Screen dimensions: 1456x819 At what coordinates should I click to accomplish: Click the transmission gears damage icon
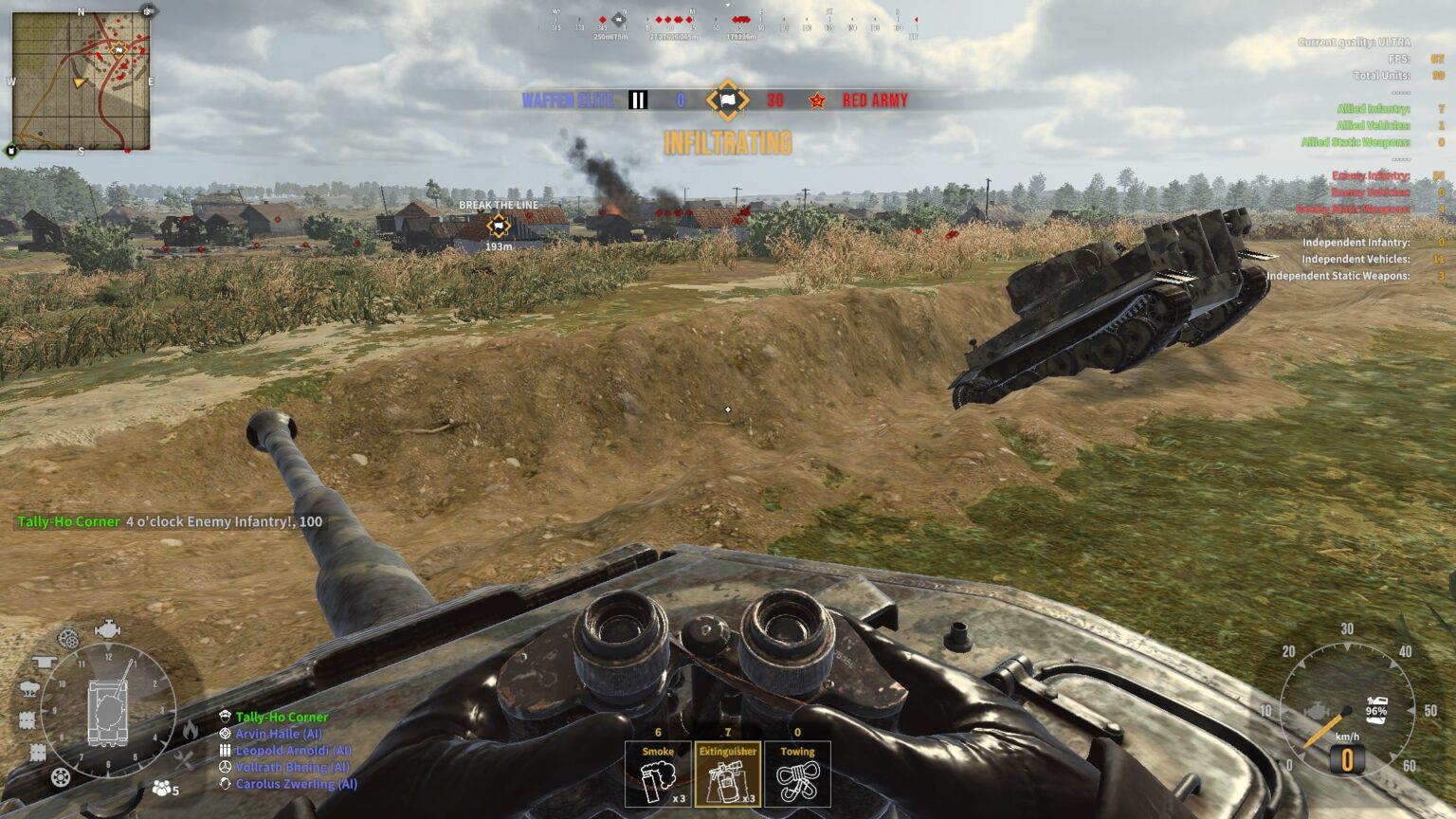[x=66, y=639]
